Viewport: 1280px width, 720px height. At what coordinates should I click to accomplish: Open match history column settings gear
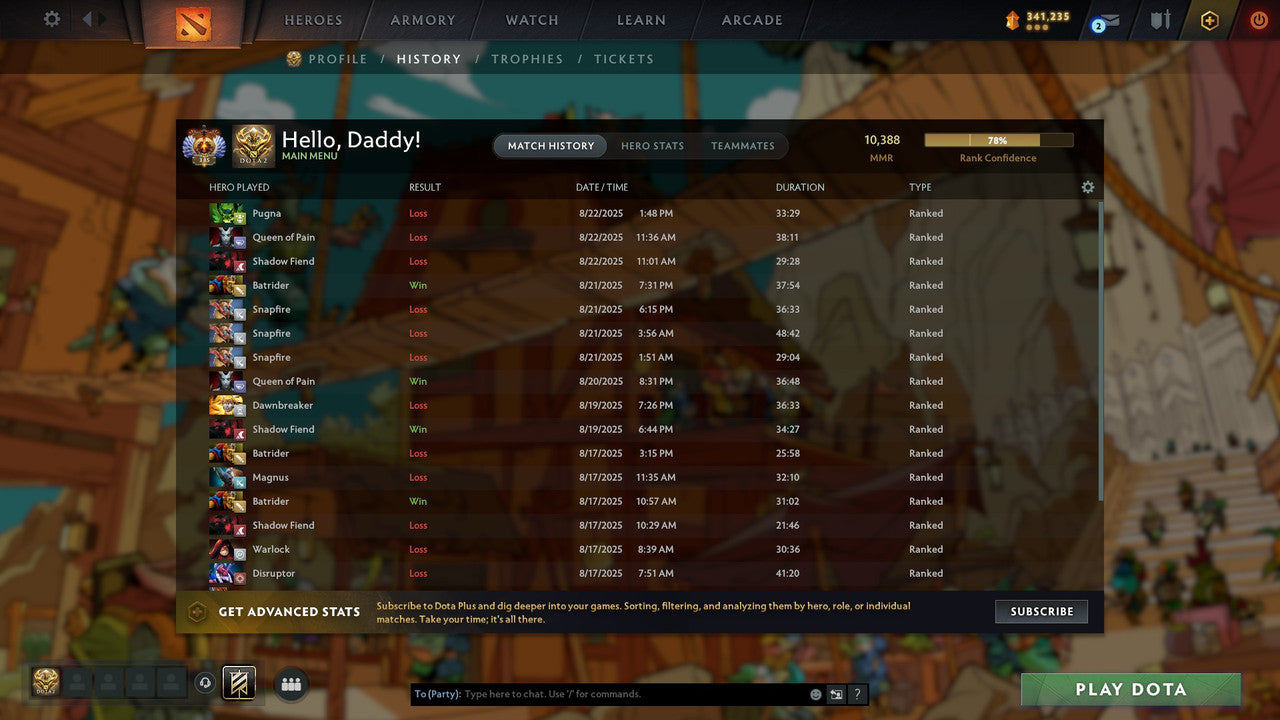point(1088,187)
